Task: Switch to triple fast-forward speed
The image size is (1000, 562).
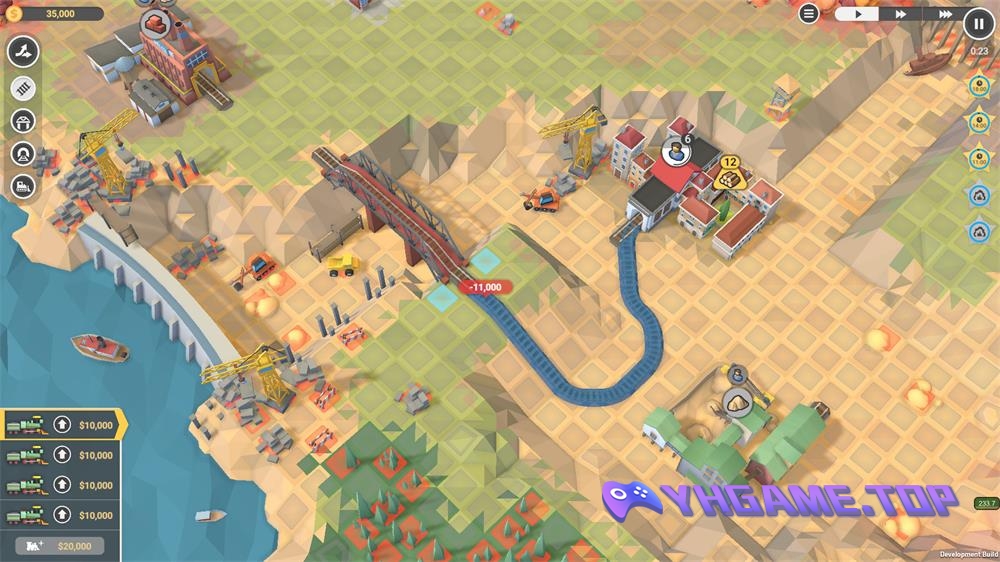Action: pos(942,14)
